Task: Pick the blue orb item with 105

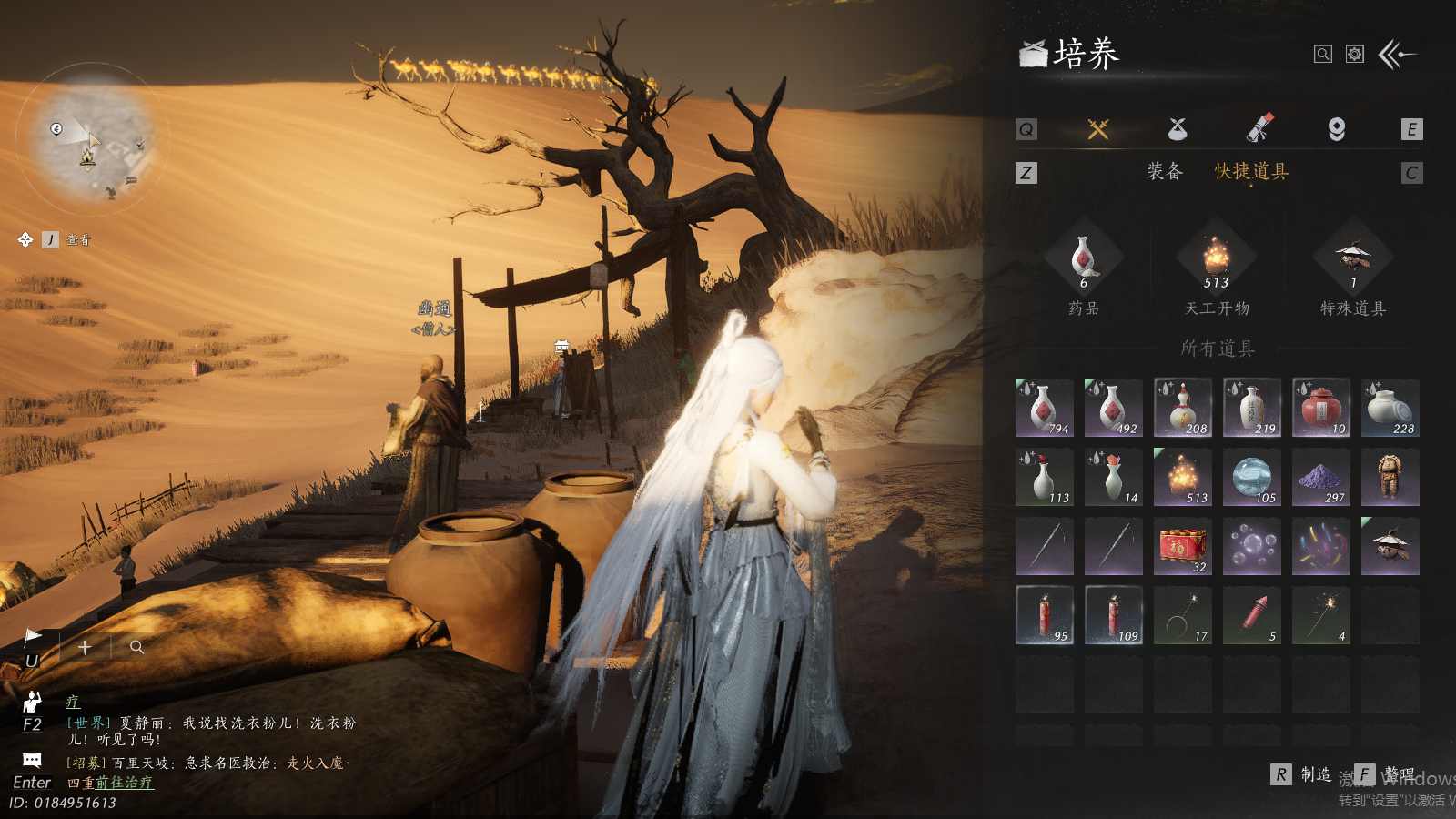Action: [1251, 477]
